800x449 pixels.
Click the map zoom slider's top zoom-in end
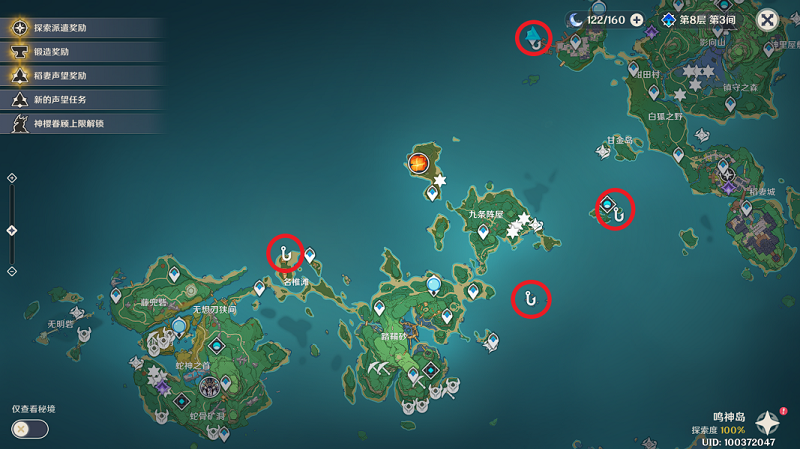click(x=12, y=178)
